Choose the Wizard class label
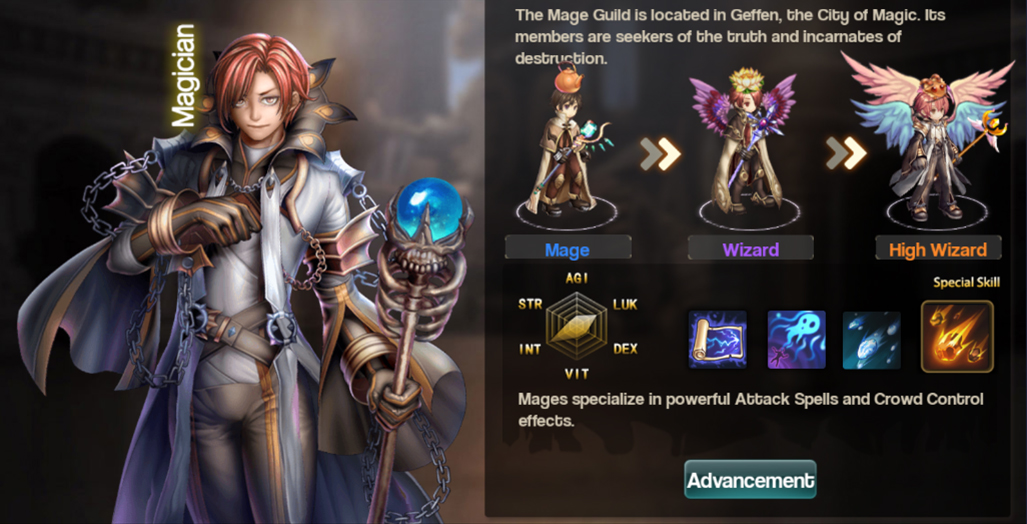Viewport: 1027px width, 524px height. tap(751, 249)
